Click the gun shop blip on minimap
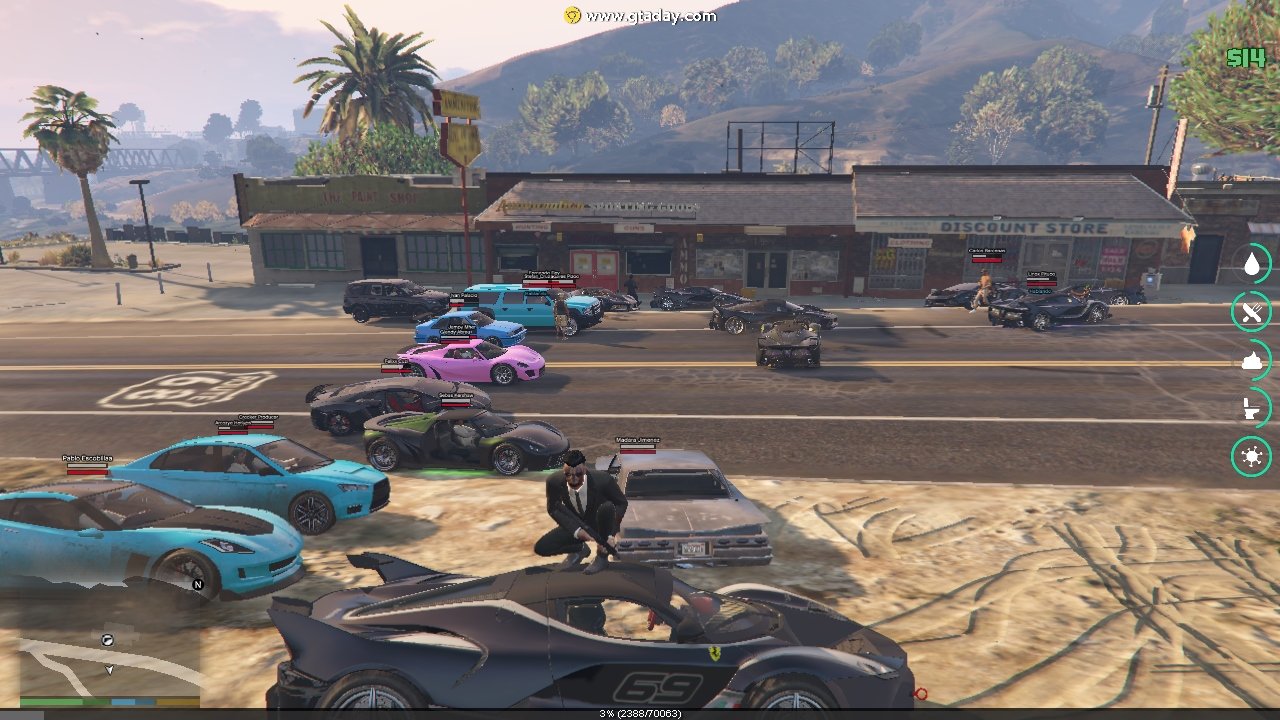This screenshot has height=720, width=1280. pos(107,639)
